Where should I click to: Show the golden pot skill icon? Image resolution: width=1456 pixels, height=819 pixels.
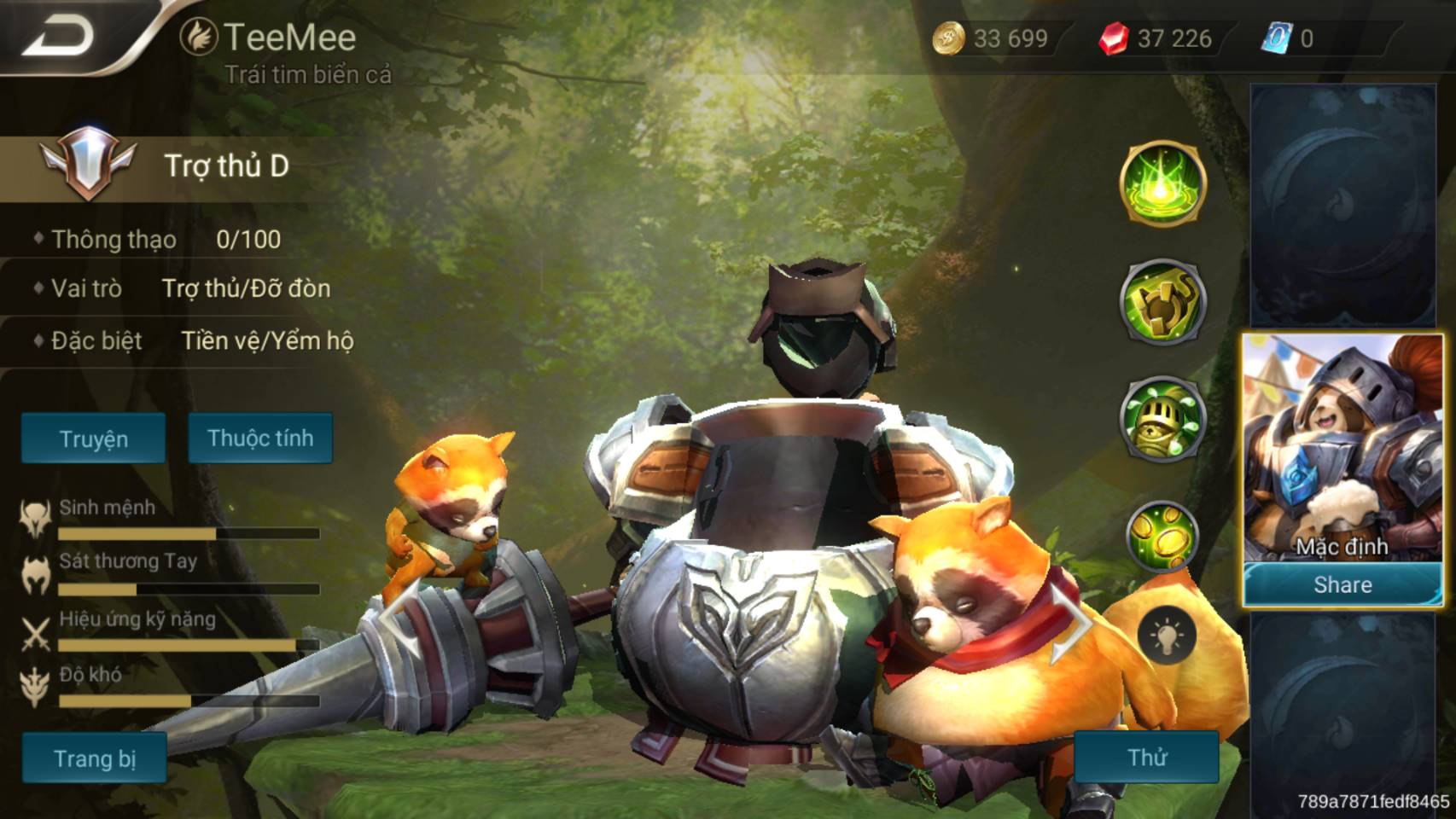[x=1162, y=300]
